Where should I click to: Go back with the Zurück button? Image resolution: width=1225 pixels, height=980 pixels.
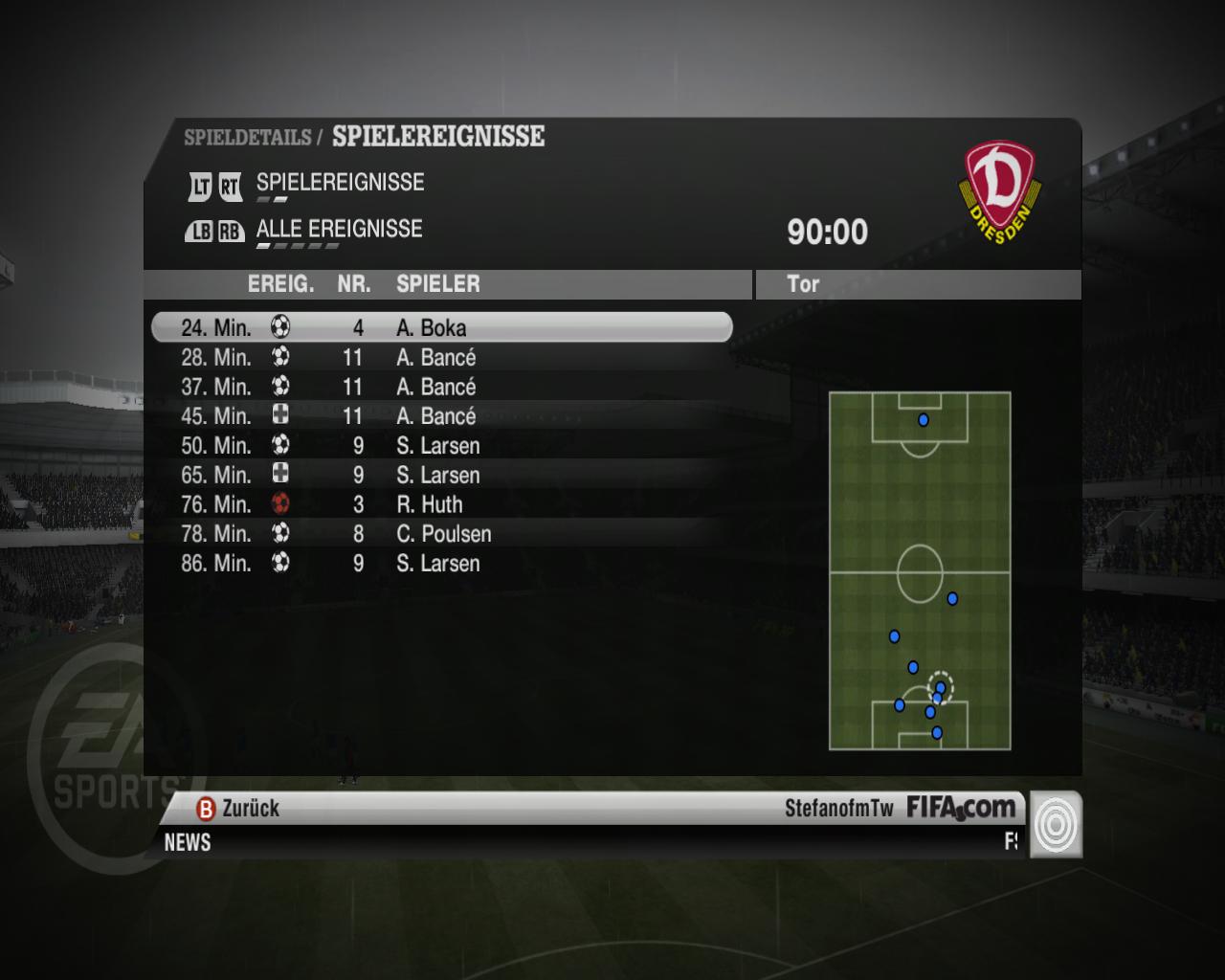[238, 809]
